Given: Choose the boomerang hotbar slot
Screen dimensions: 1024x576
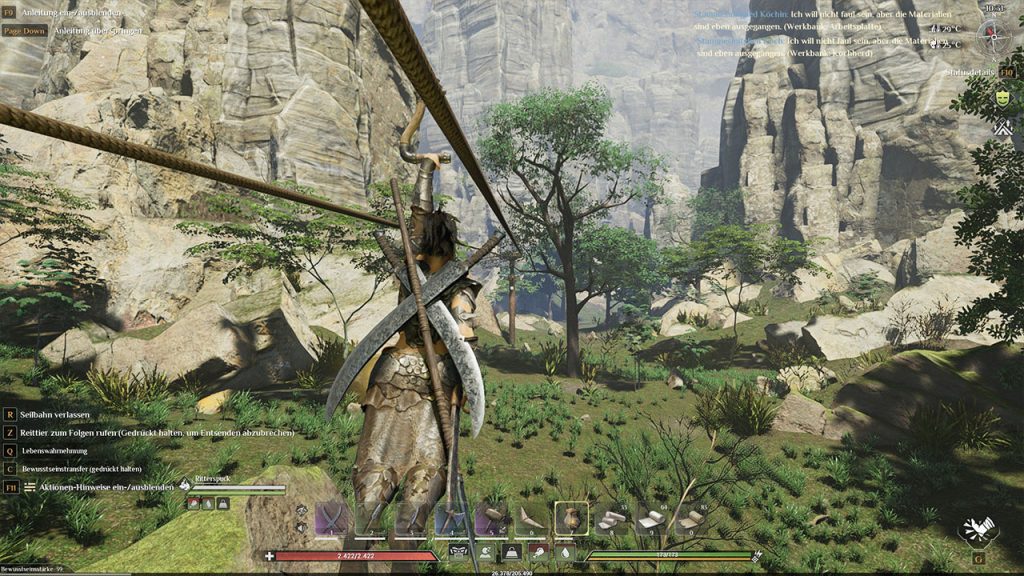Looking at the screenshot, I should click(x=531, y=518).
